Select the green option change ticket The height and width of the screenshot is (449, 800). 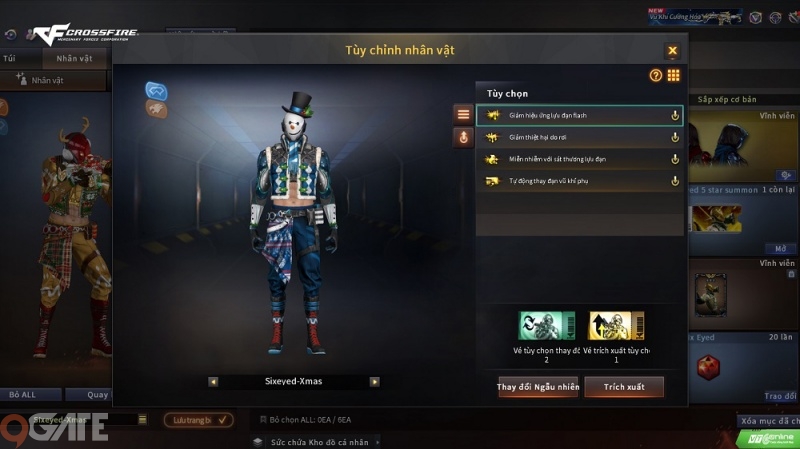(x=546, y=326)
